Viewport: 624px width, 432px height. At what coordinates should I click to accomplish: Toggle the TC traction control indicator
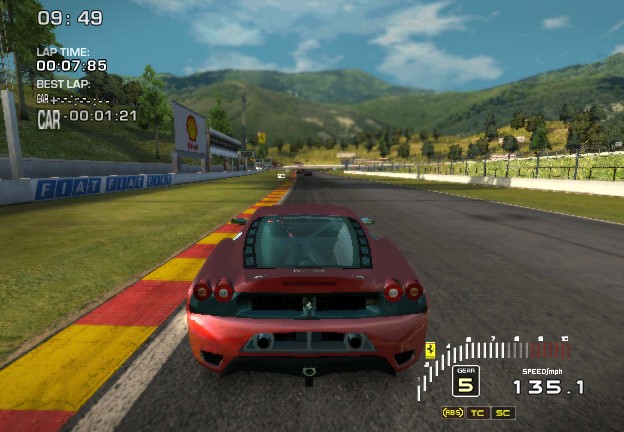479,412
